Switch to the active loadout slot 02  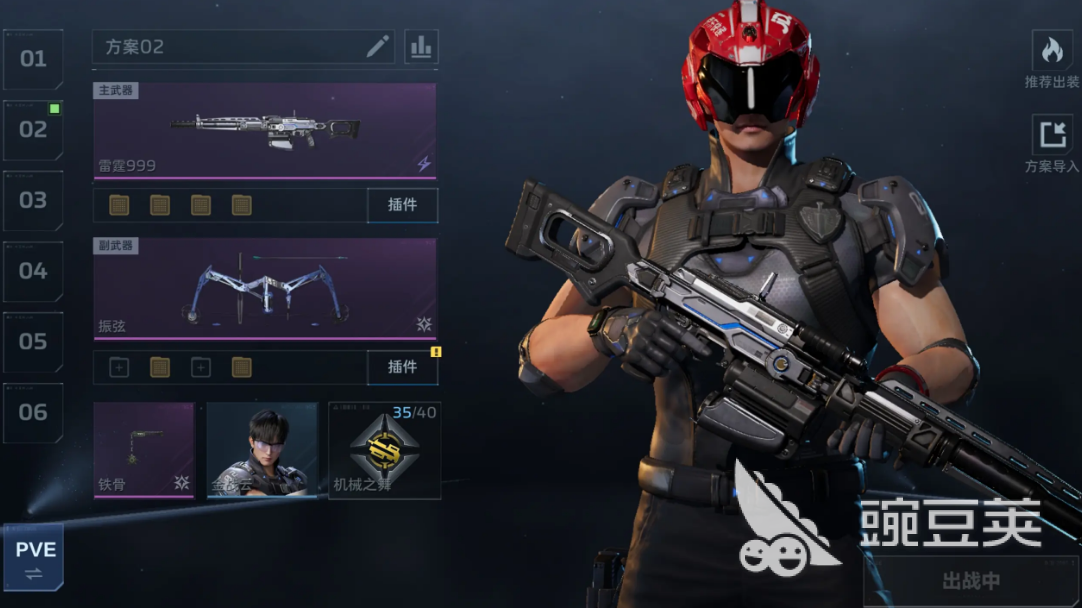[33, 130]
